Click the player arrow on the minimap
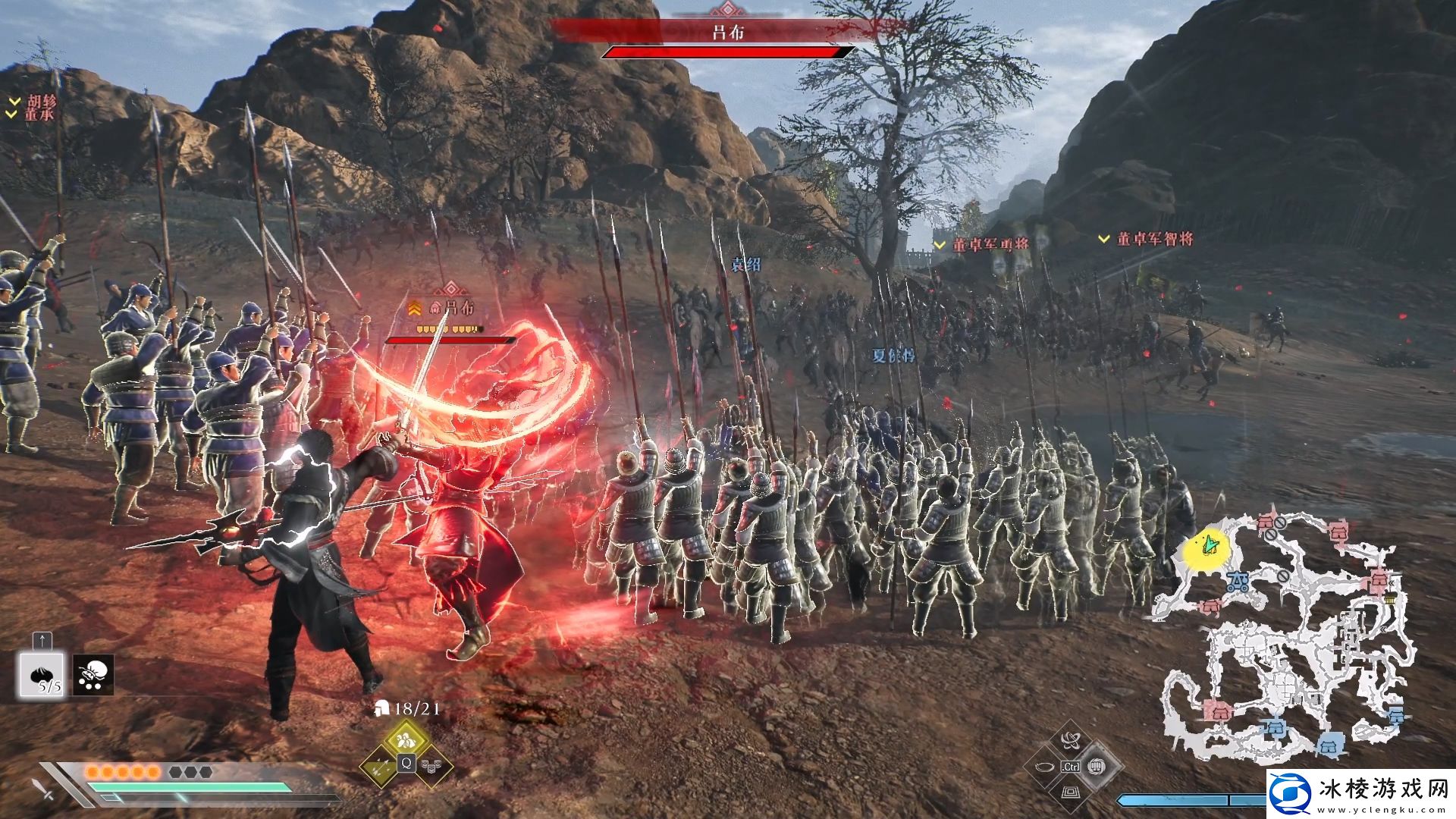Screen dimensions: 1456x819 tap(1210, 543)
